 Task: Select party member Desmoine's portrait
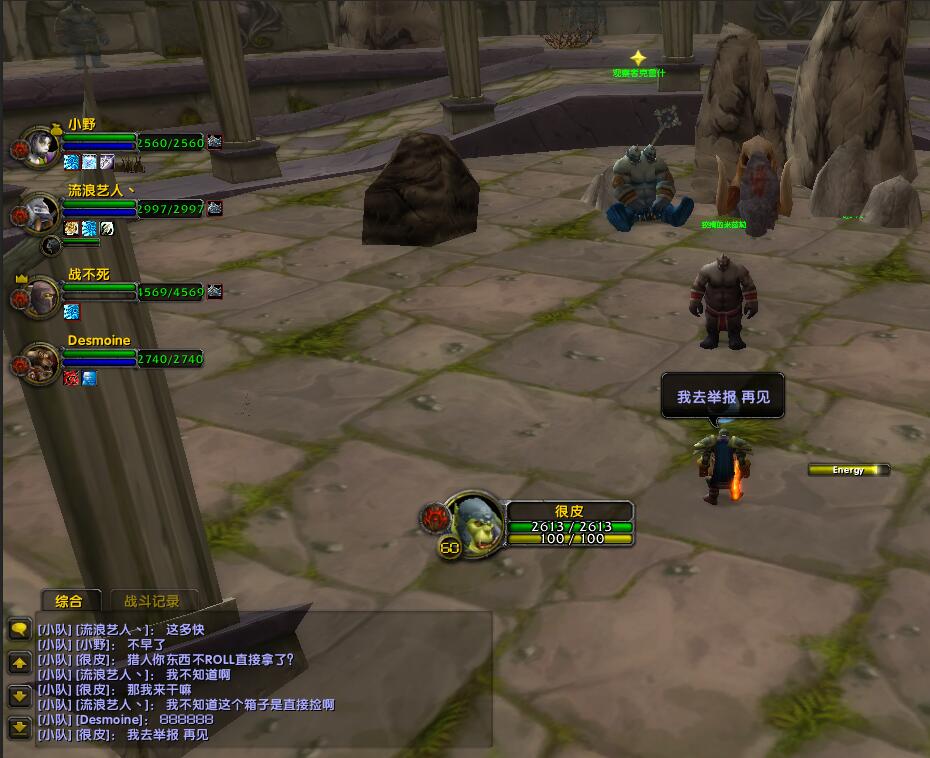tap(40, 361)
